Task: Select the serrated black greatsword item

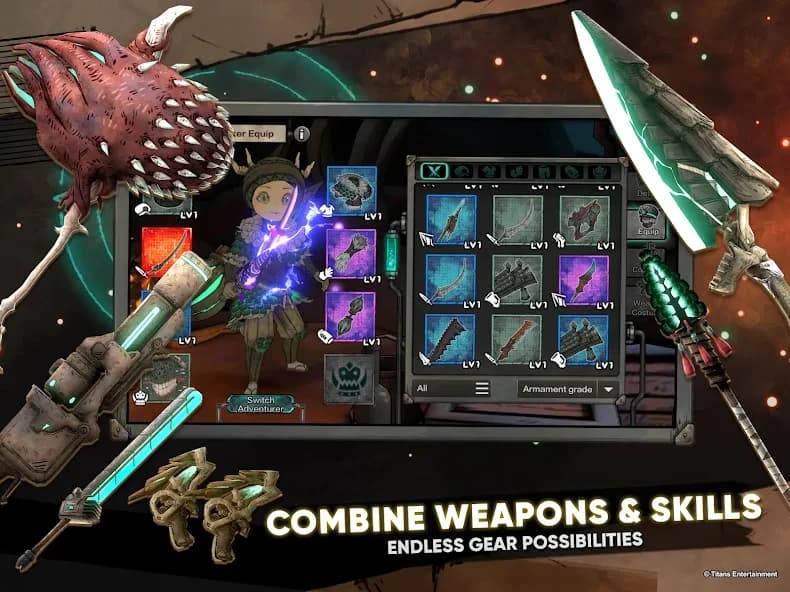Action: pyautogui.click(x=451, y=340)
